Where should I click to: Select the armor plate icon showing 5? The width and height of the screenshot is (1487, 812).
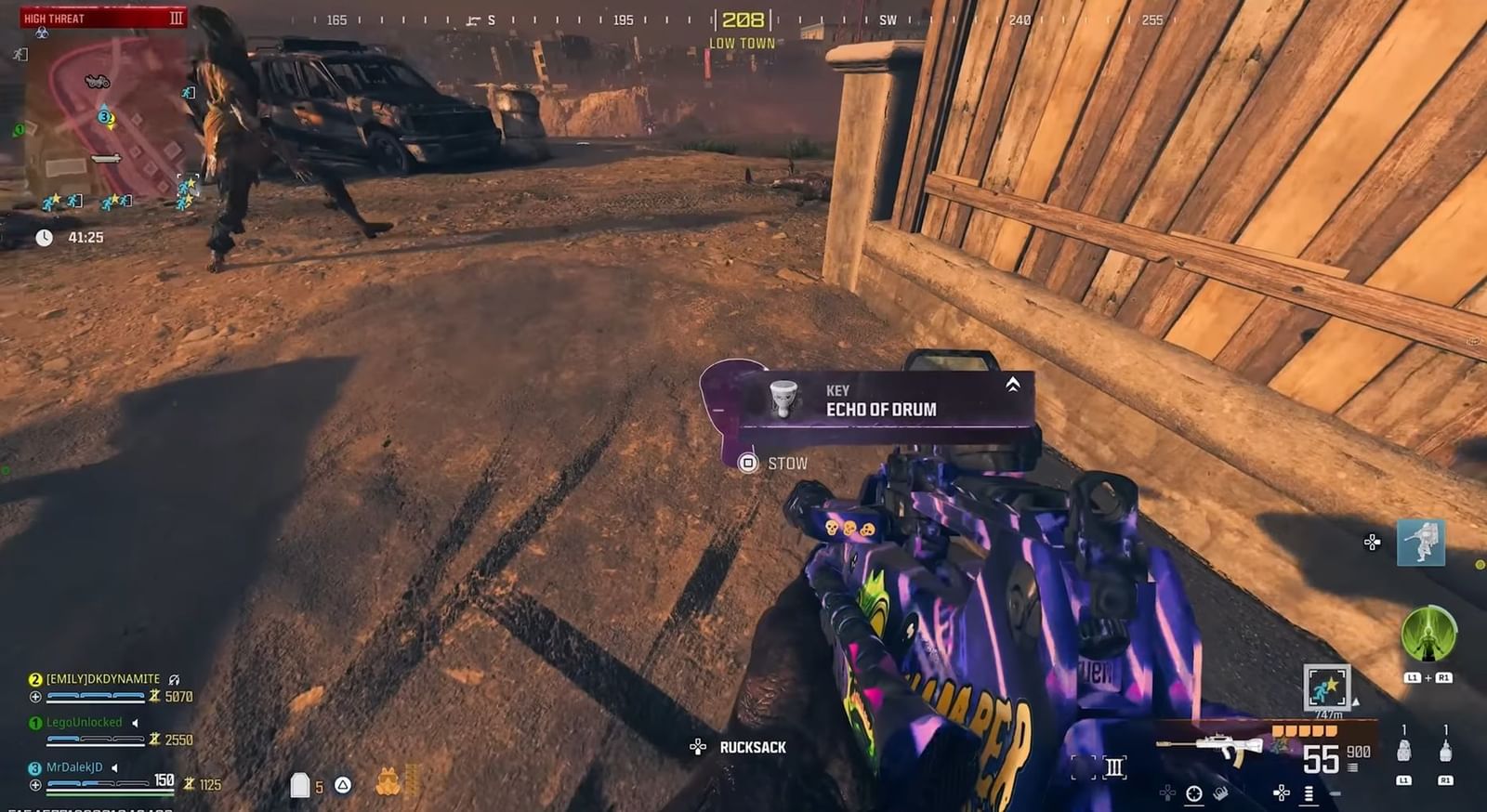(299, 785)
